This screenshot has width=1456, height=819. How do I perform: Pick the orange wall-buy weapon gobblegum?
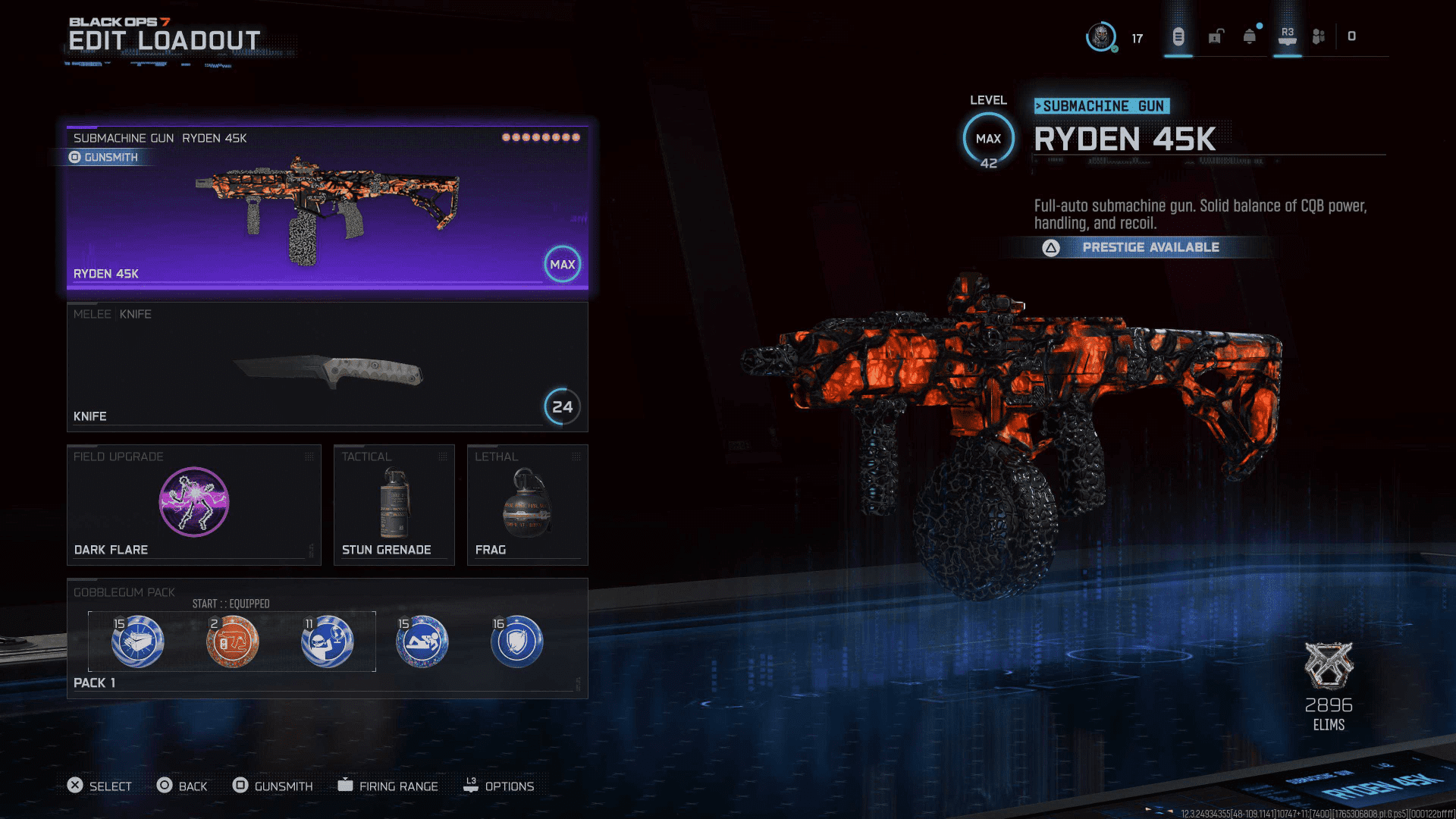pyautogui.click(x=232, y=642)
